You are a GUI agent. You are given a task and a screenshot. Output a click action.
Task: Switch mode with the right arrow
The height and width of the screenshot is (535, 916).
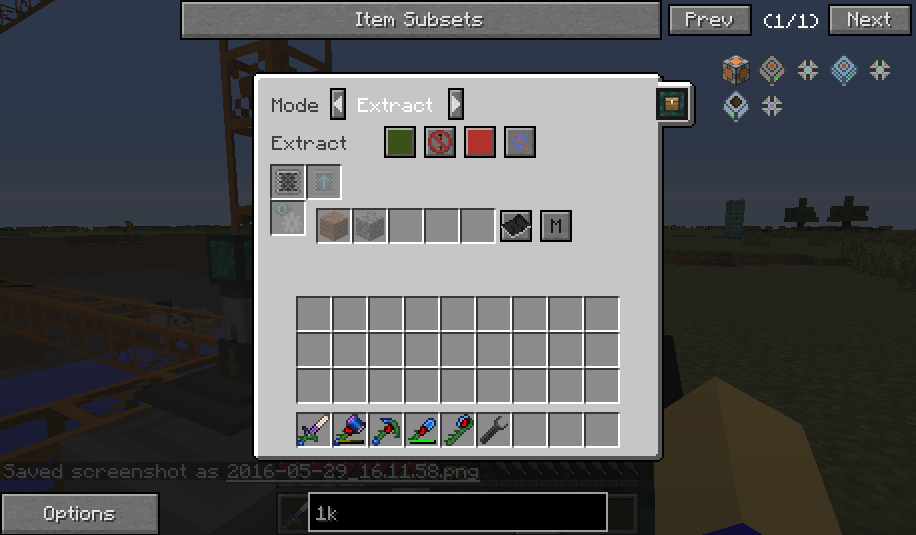pos(455,104)
